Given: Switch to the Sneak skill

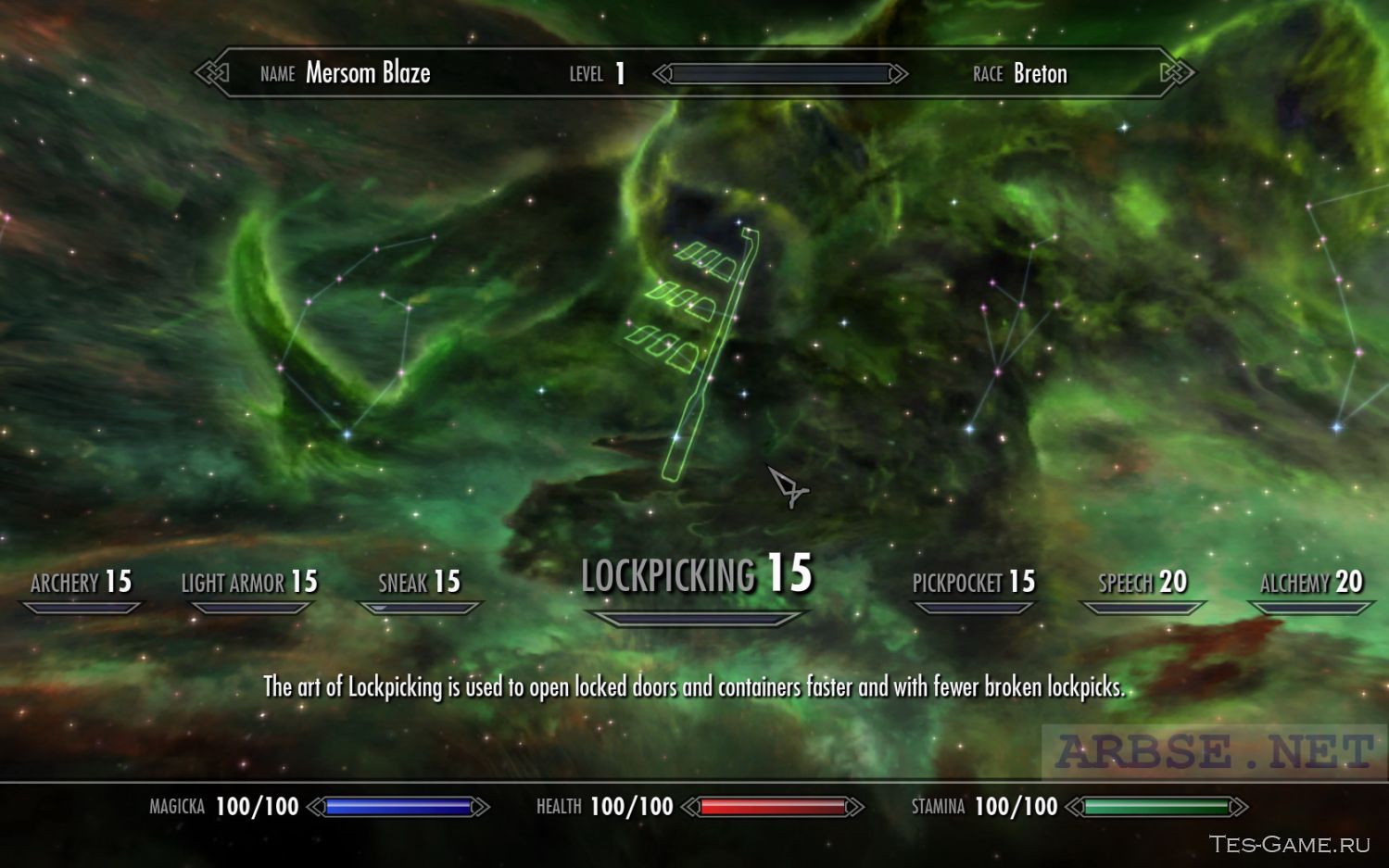Looking at the screenshot, I should click(419, 583).
